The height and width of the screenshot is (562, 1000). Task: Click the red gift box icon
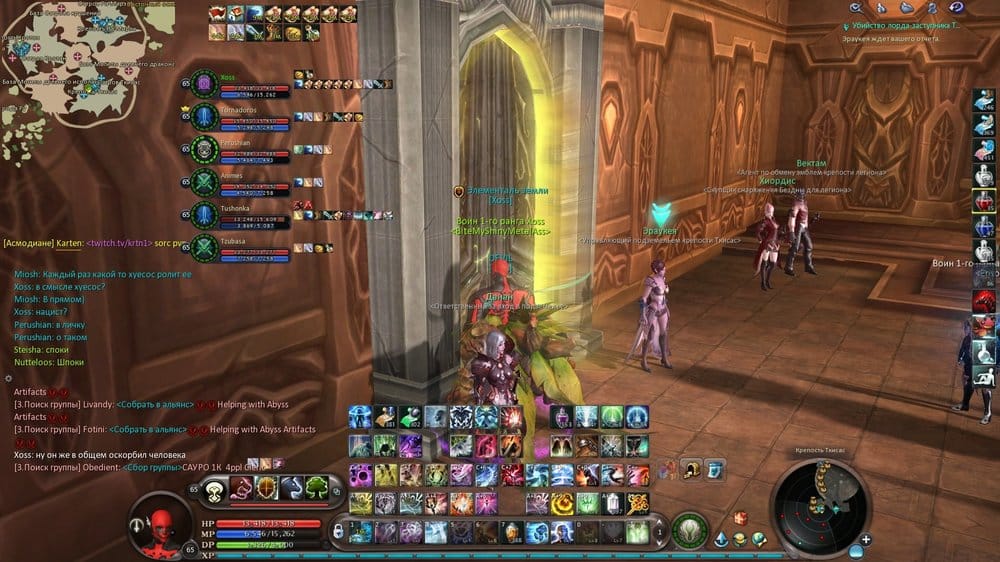coord(740,518)
